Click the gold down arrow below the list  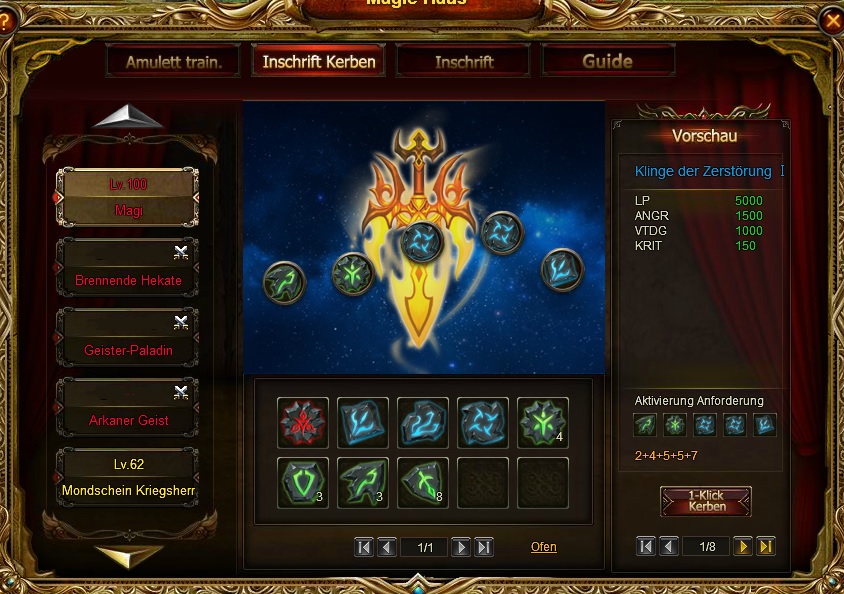pyautogui.click(x=128, y=555)
